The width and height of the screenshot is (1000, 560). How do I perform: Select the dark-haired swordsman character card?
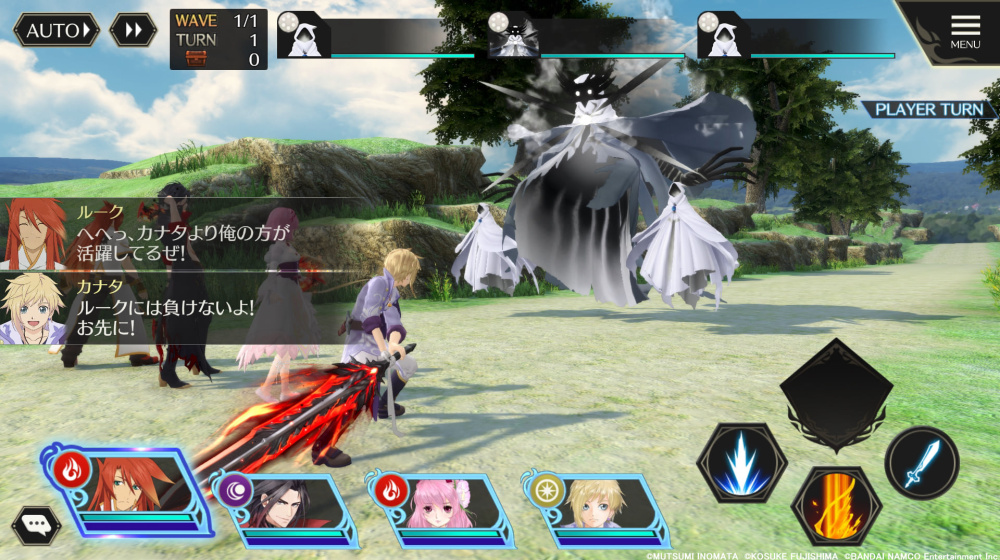tap(282, 503)
